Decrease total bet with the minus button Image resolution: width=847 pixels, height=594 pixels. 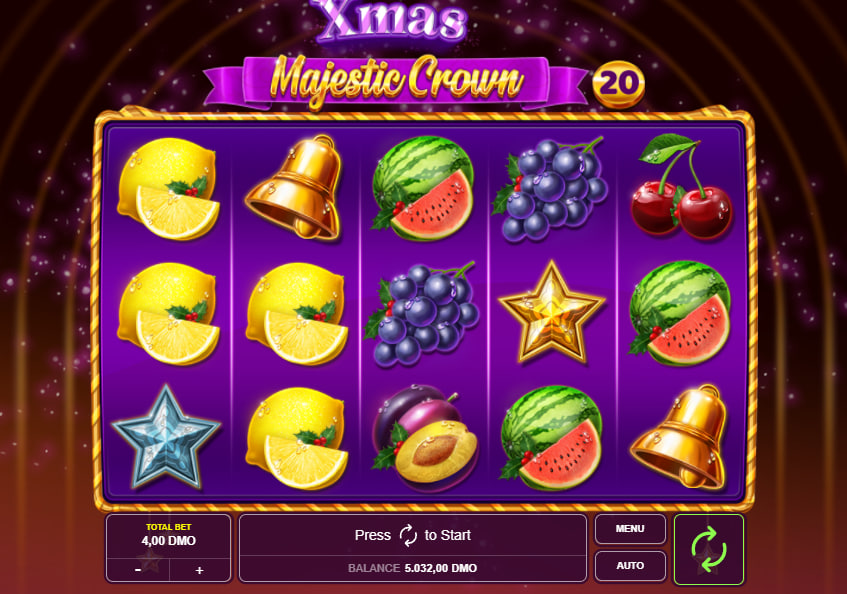[x=138, y=570]
